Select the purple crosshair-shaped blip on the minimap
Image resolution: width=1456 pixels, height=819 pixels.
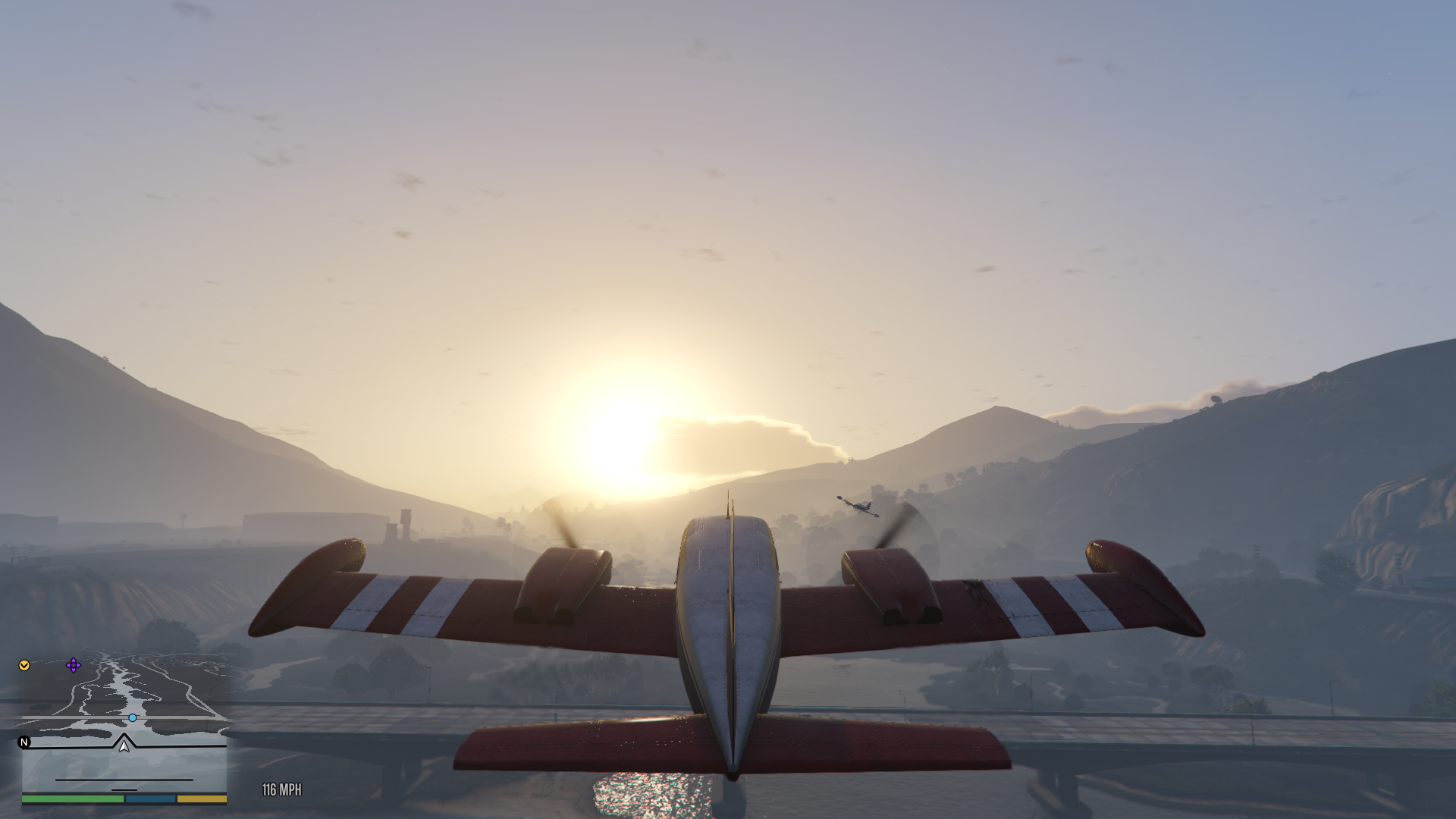[73, 665]
